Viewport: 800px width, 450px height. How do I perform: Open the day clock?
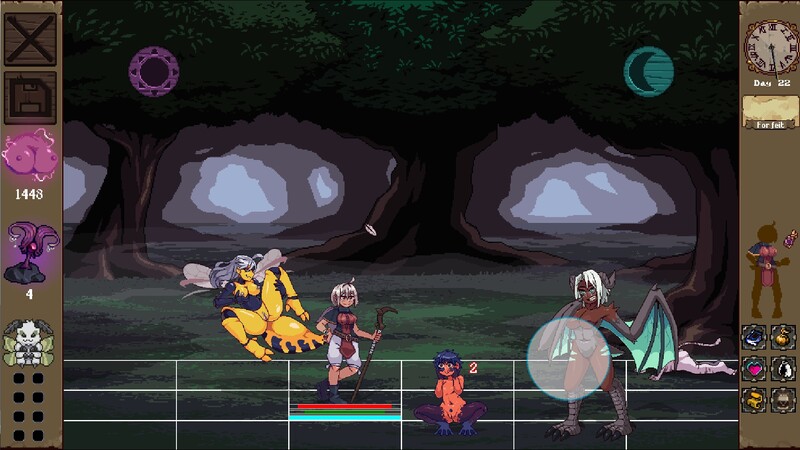click(769, 45)
